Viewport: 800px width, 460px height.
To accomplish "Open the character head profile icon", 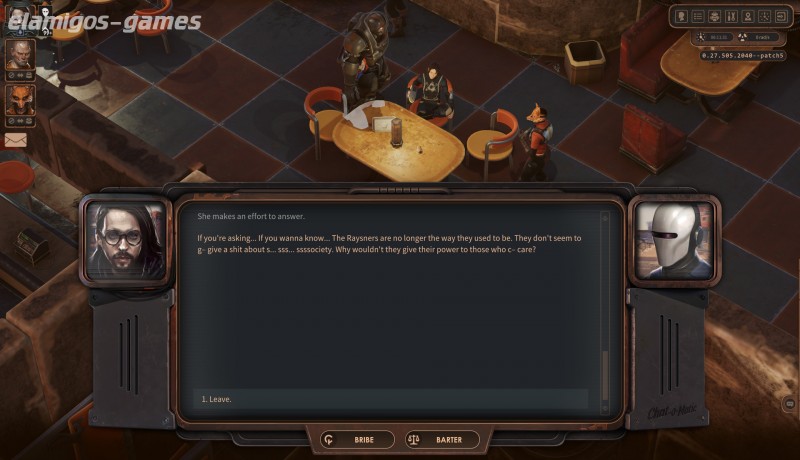I will point(682,16).
